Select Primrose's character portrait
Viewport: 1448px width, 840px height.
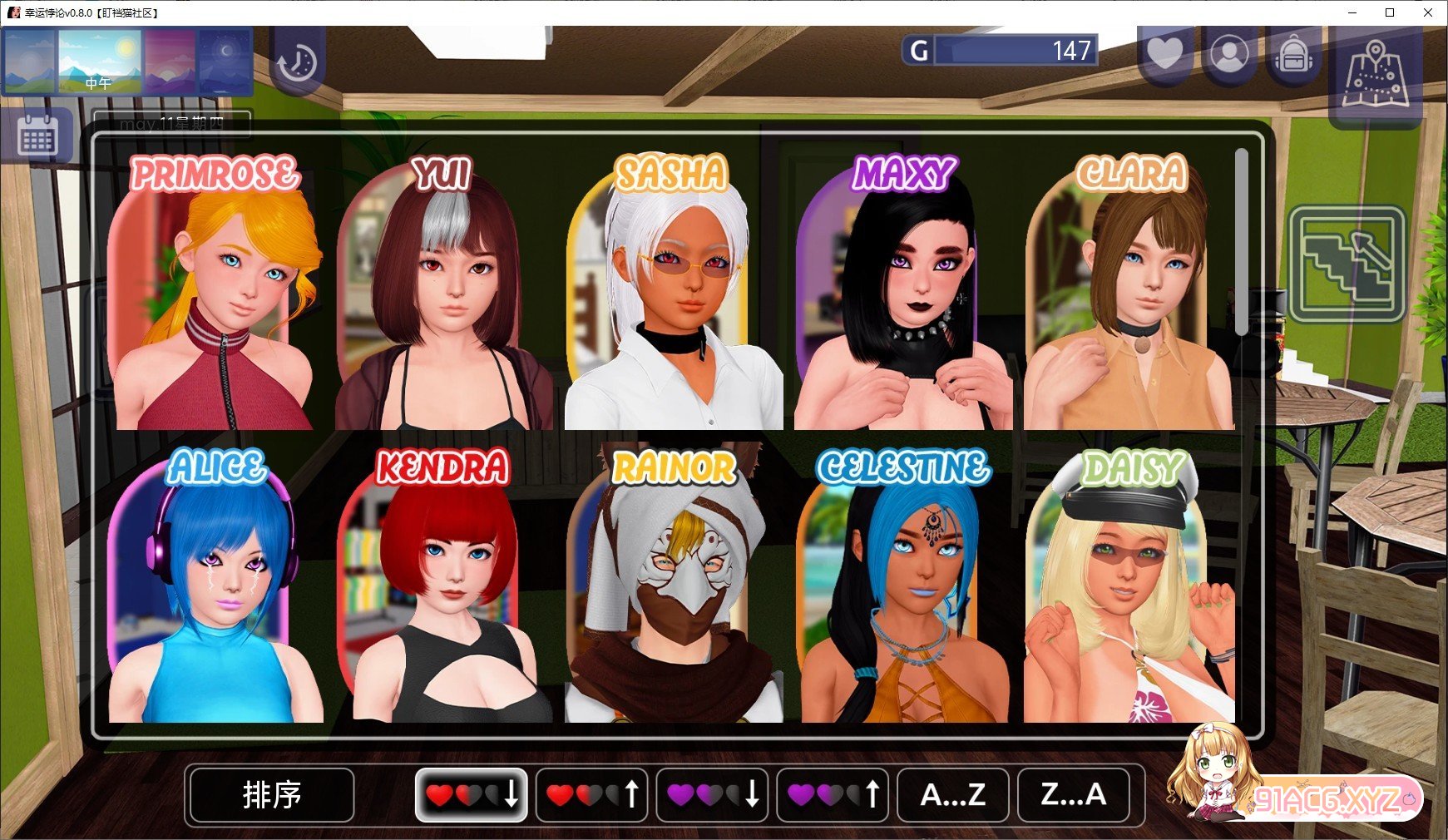coord(215,299)
